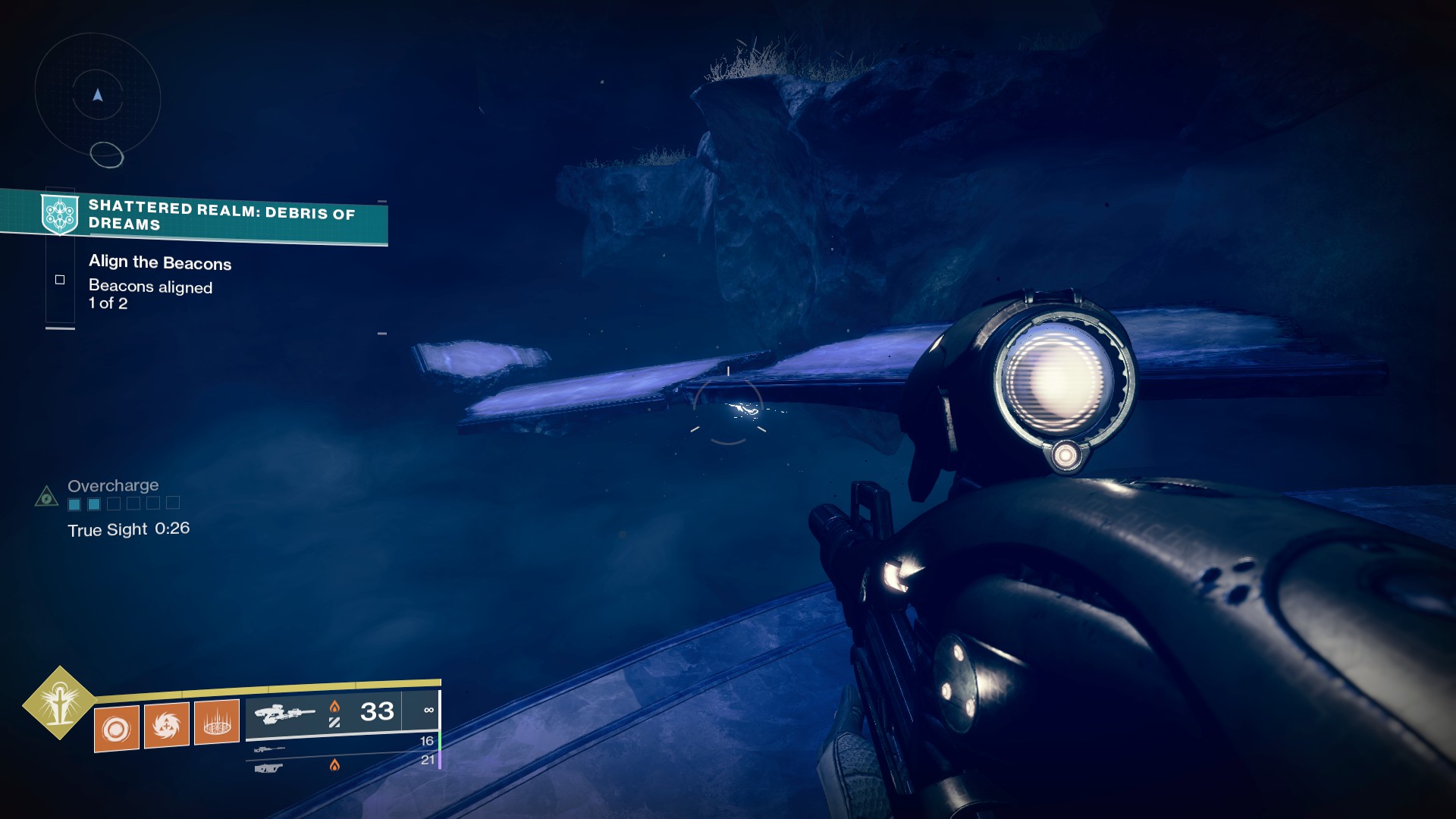Screen dimensions: 1456x819
Task: Click the Overcharge triangle buff icon
Action: click(x=47, y=497)
